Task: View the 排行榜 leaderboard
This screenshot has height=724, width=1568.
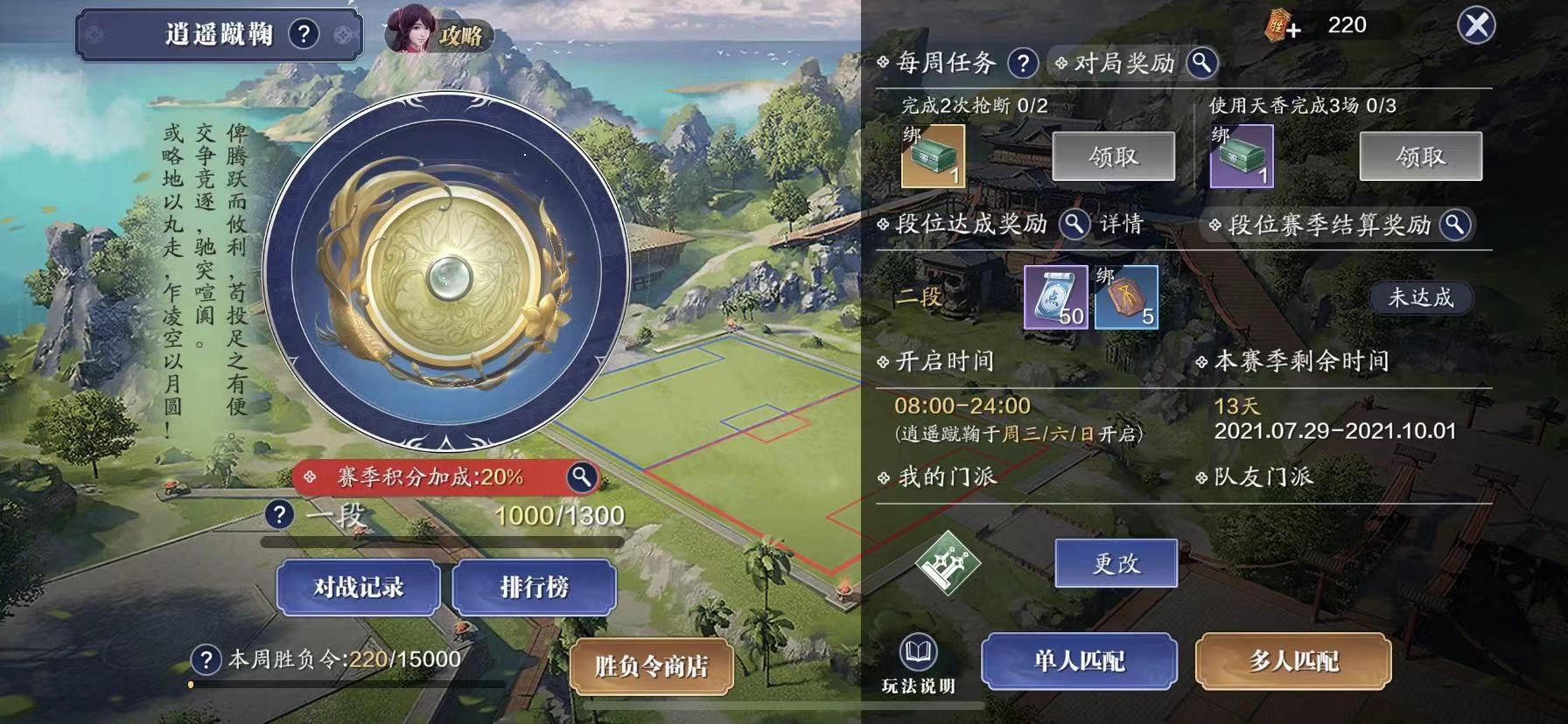Action: point(534,588)
